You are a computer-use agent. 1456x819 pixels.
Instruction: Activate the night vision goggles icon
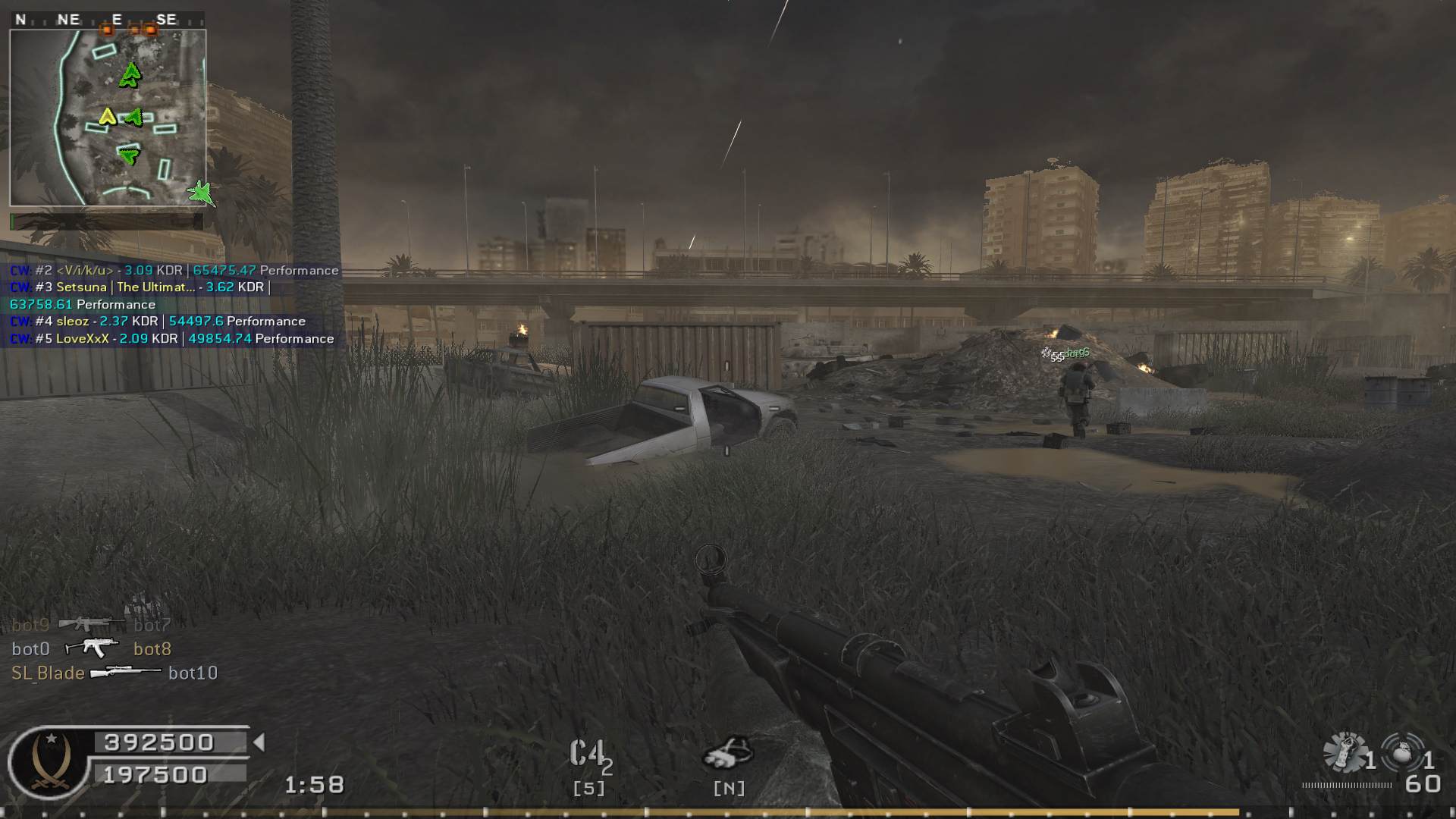point(728,753)
